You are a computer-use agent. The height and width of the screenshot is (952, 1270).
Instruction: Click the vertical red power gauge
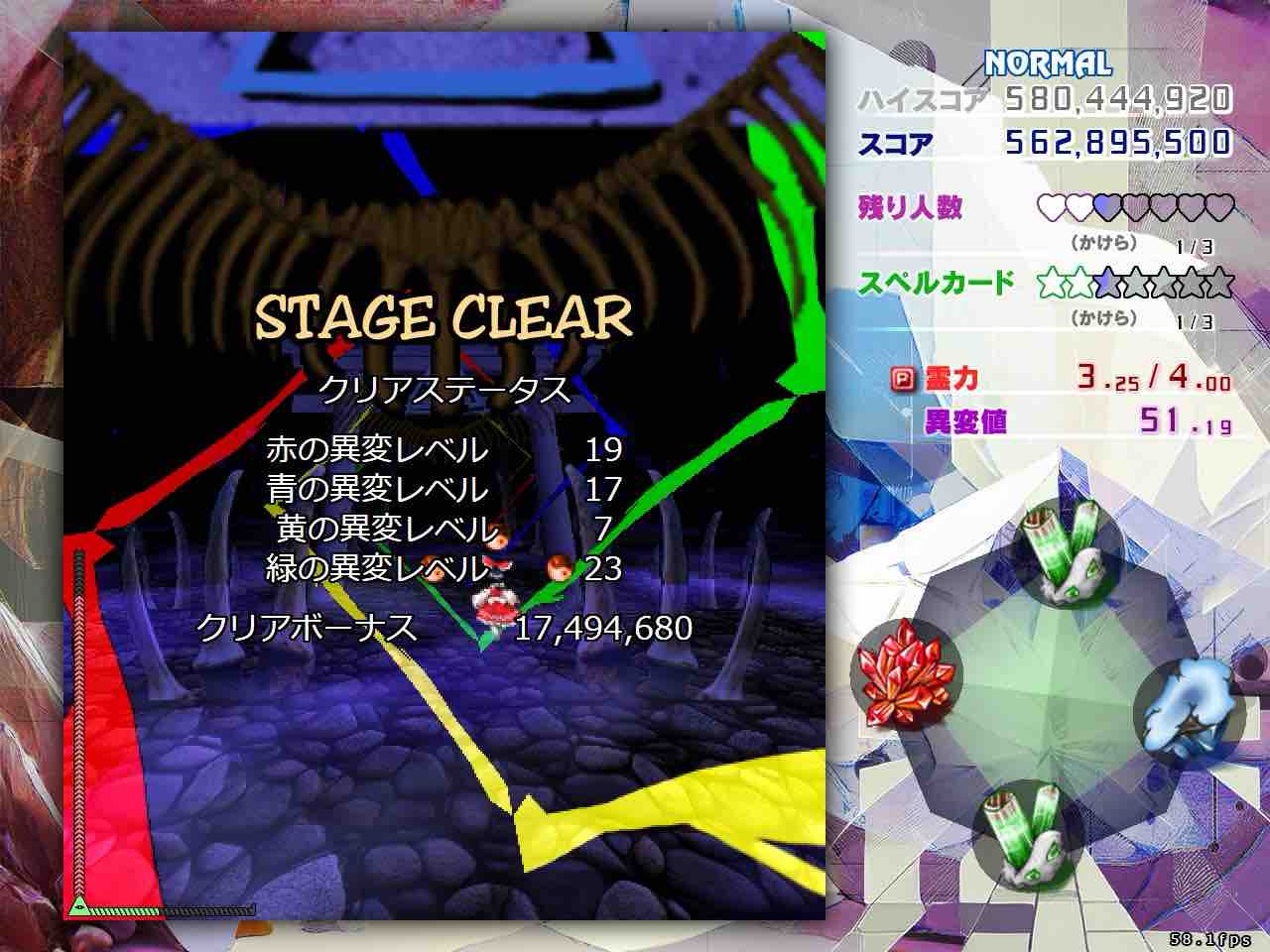(x=77, y=724)
